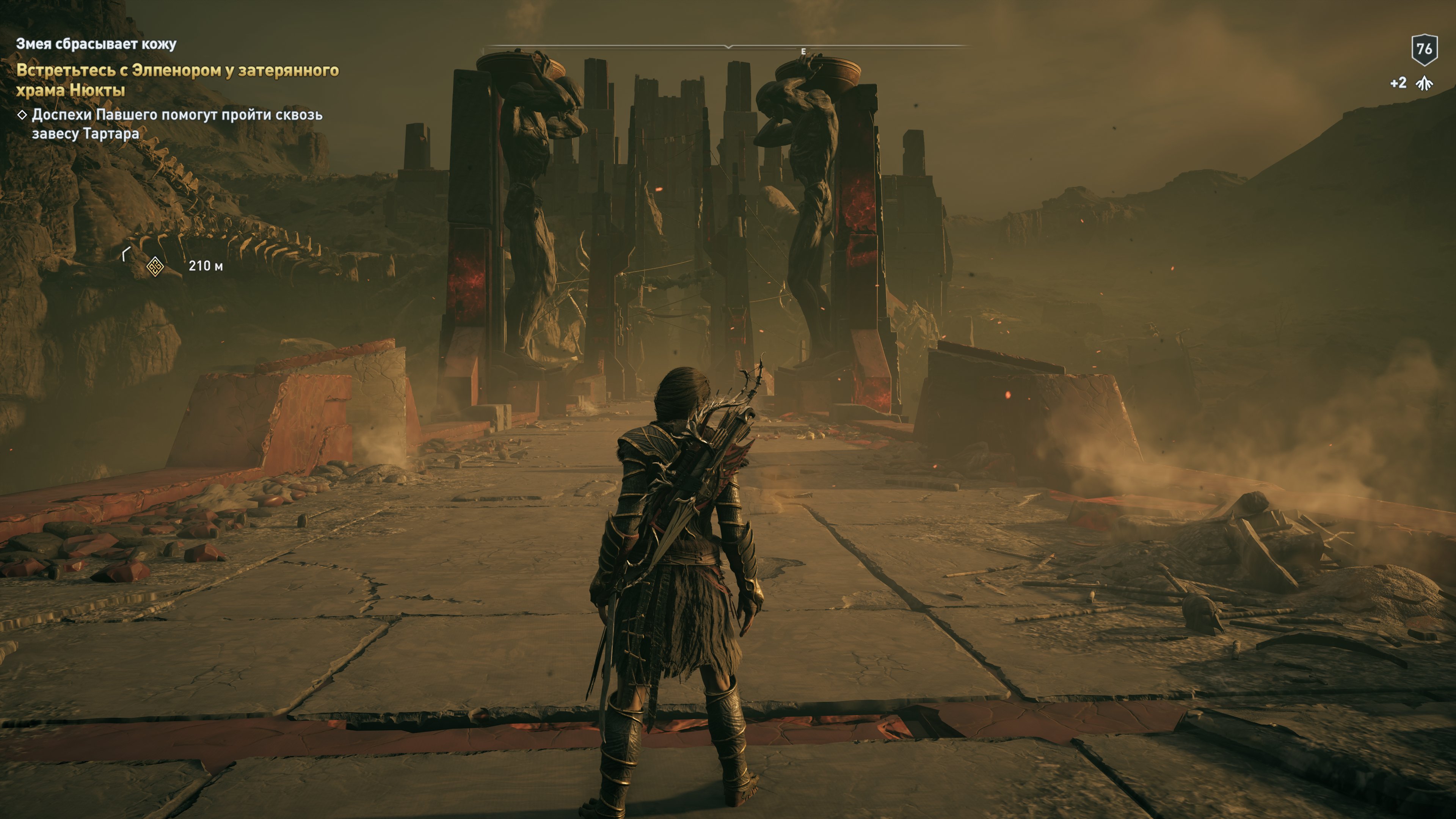Click the objective about meeting Элпенор
The image size is (1456, 819).
click(x=177, y=80)
